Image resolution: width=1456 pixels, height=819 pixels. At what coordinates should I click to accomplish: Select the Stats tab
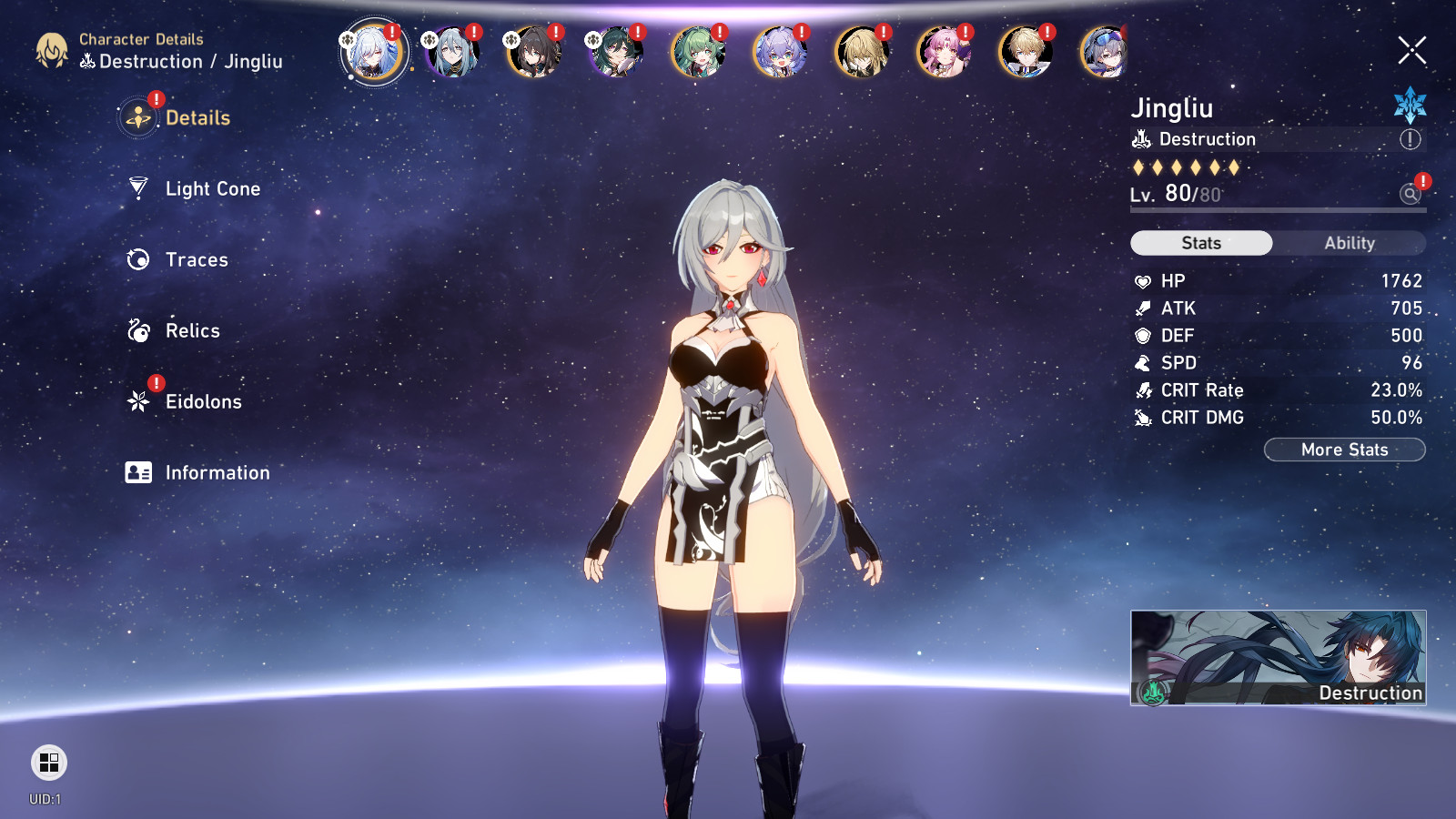(x=1200, y=243)
